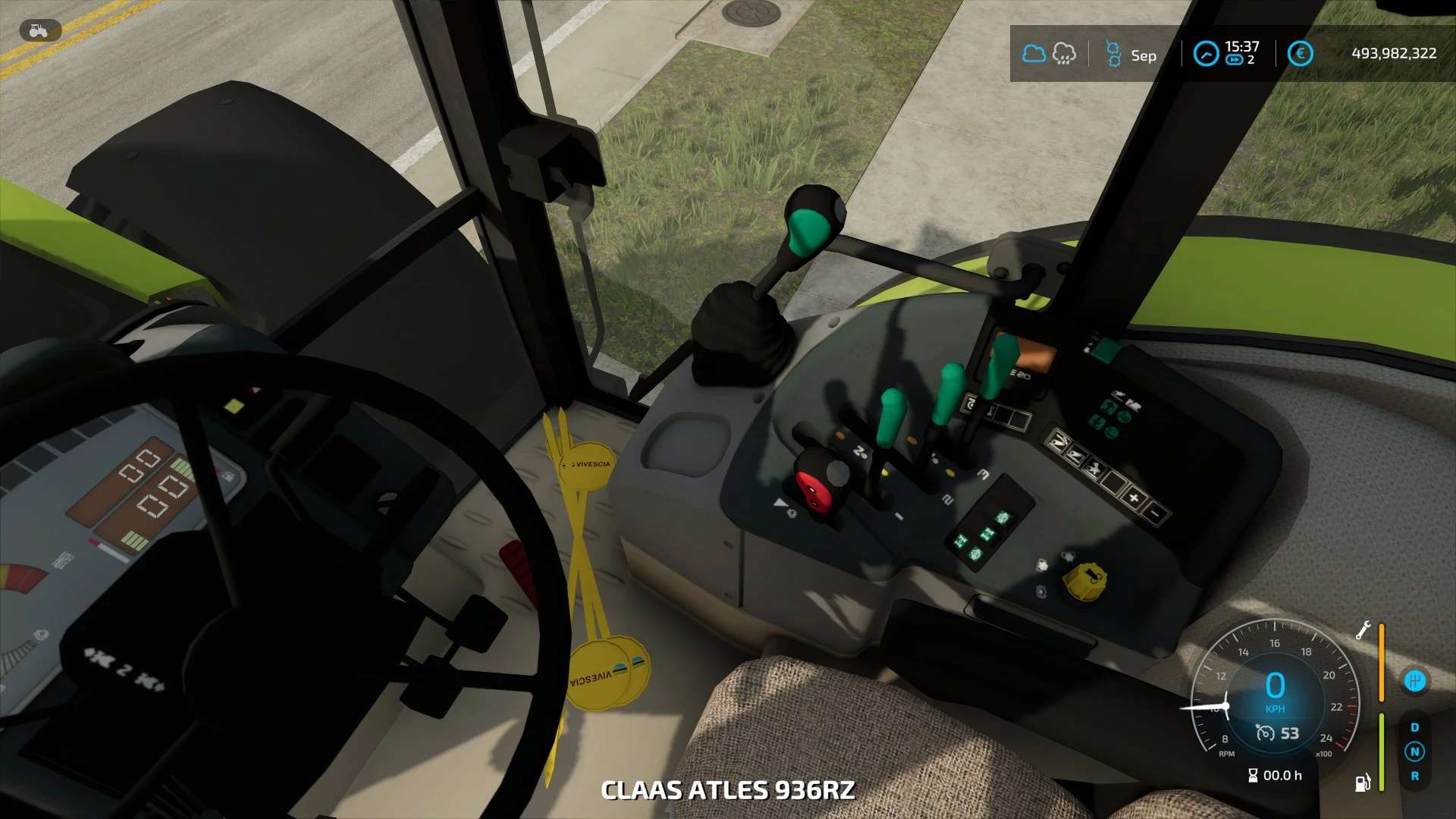This screenshot has height=819, width=1456.
Task: Click the cruise control speed icon
Action: 1264,733
